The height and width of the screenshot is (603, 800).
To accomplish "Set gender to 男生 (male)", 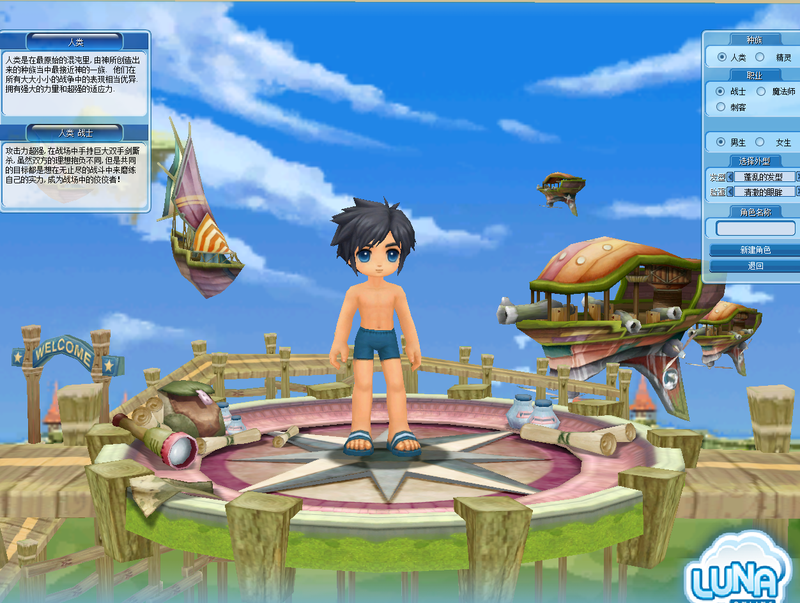I will pos(722,142).
